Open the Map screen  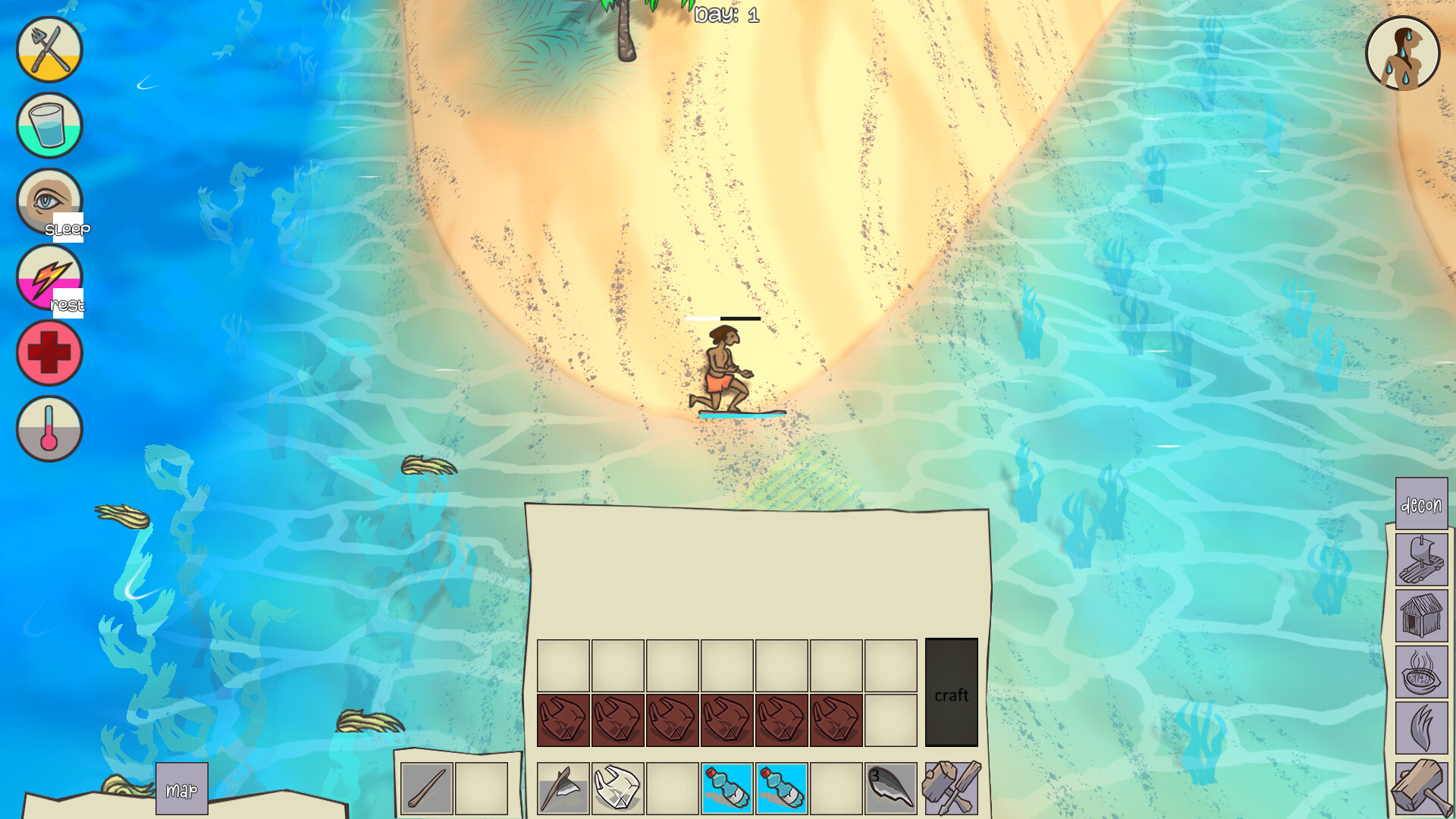pos(180,789)
